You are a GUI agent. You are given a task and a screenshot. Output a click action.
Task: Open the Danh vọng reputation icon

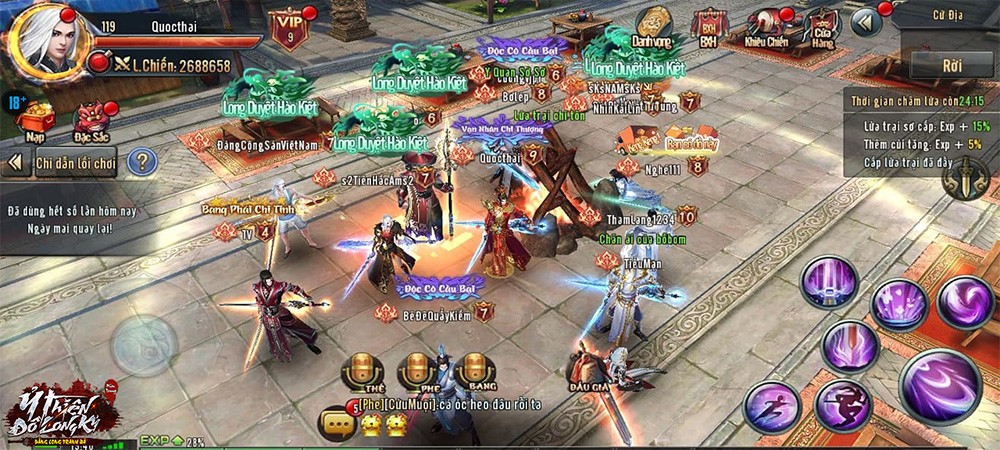coord(653,27)
